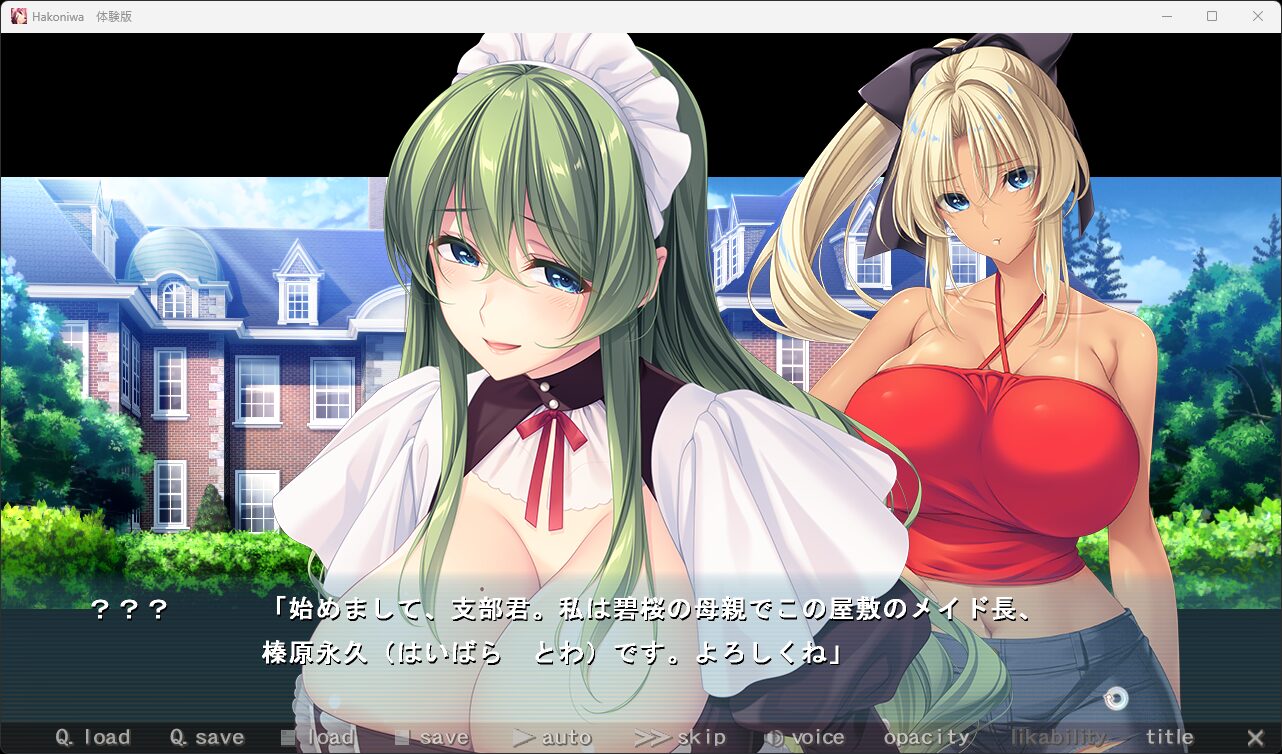Open the load menu
Viewport: 1282px width, 754px height.
[318, 738]
